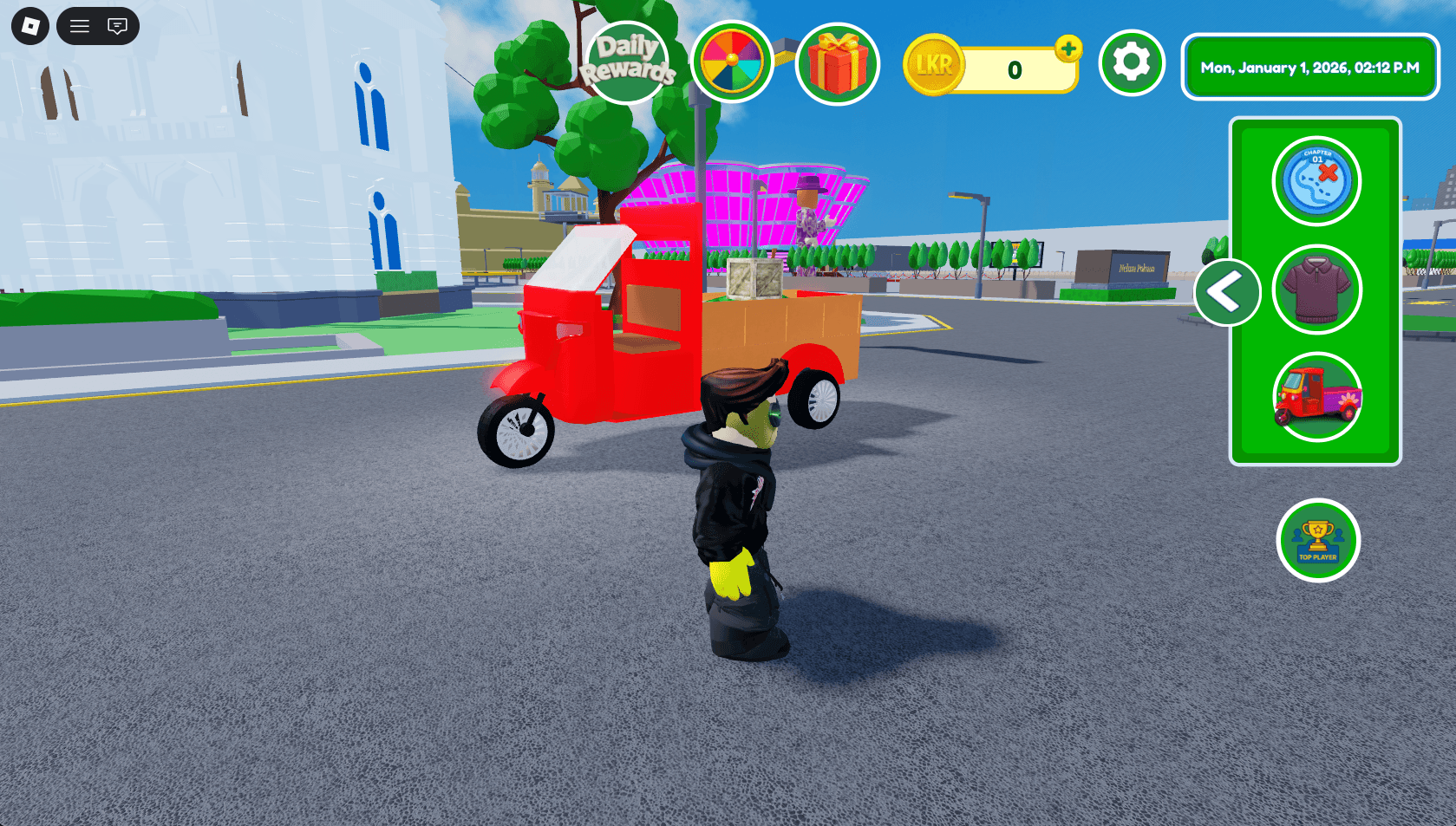Image resolution: width=1456 pixels, height=826 pixels.
Task: Open the tuk-tuk vehicle shop
Action: tap(1316, 398)
